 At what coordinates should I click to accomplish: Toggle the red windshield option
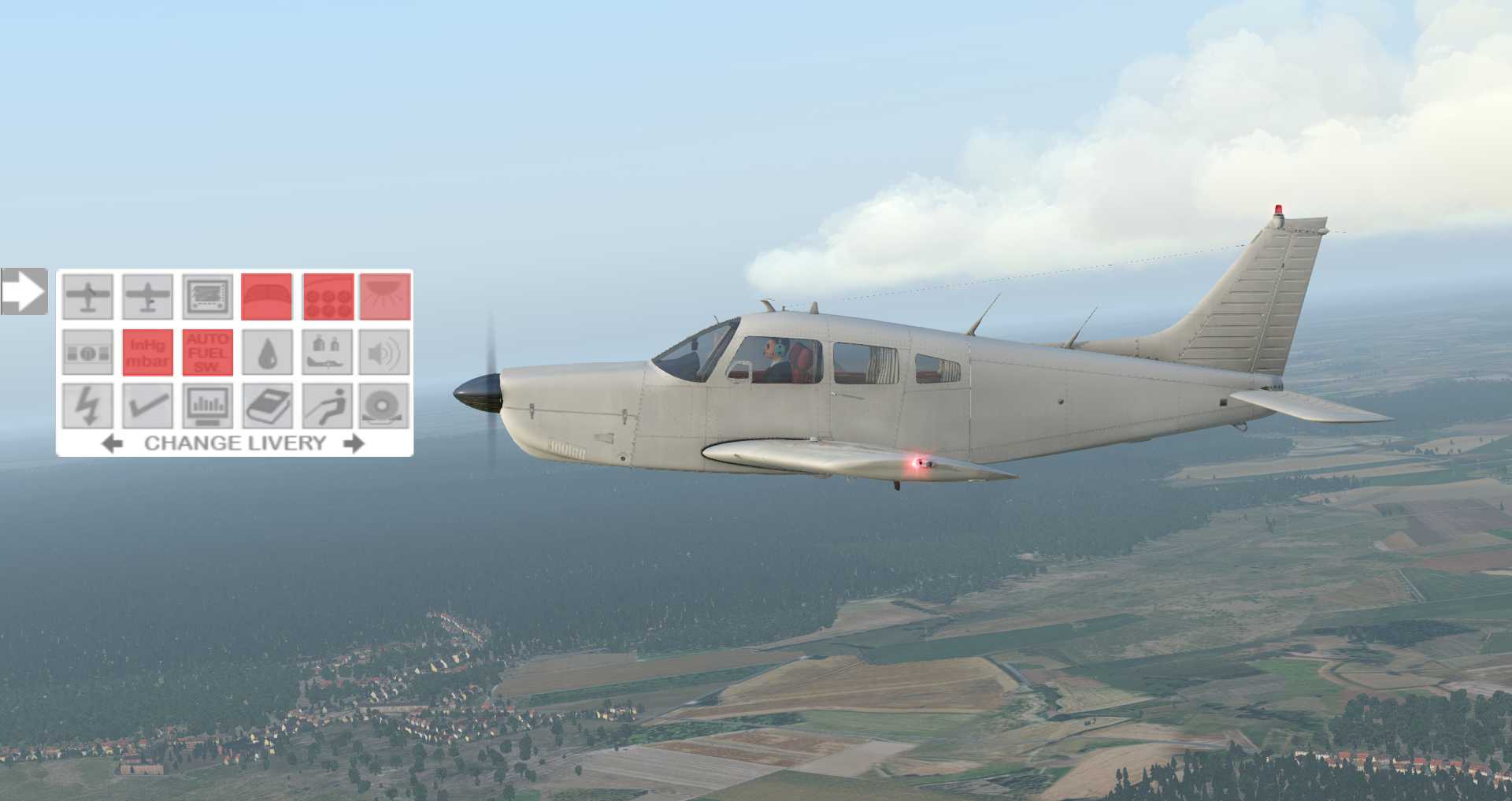[x=267, y=296]
